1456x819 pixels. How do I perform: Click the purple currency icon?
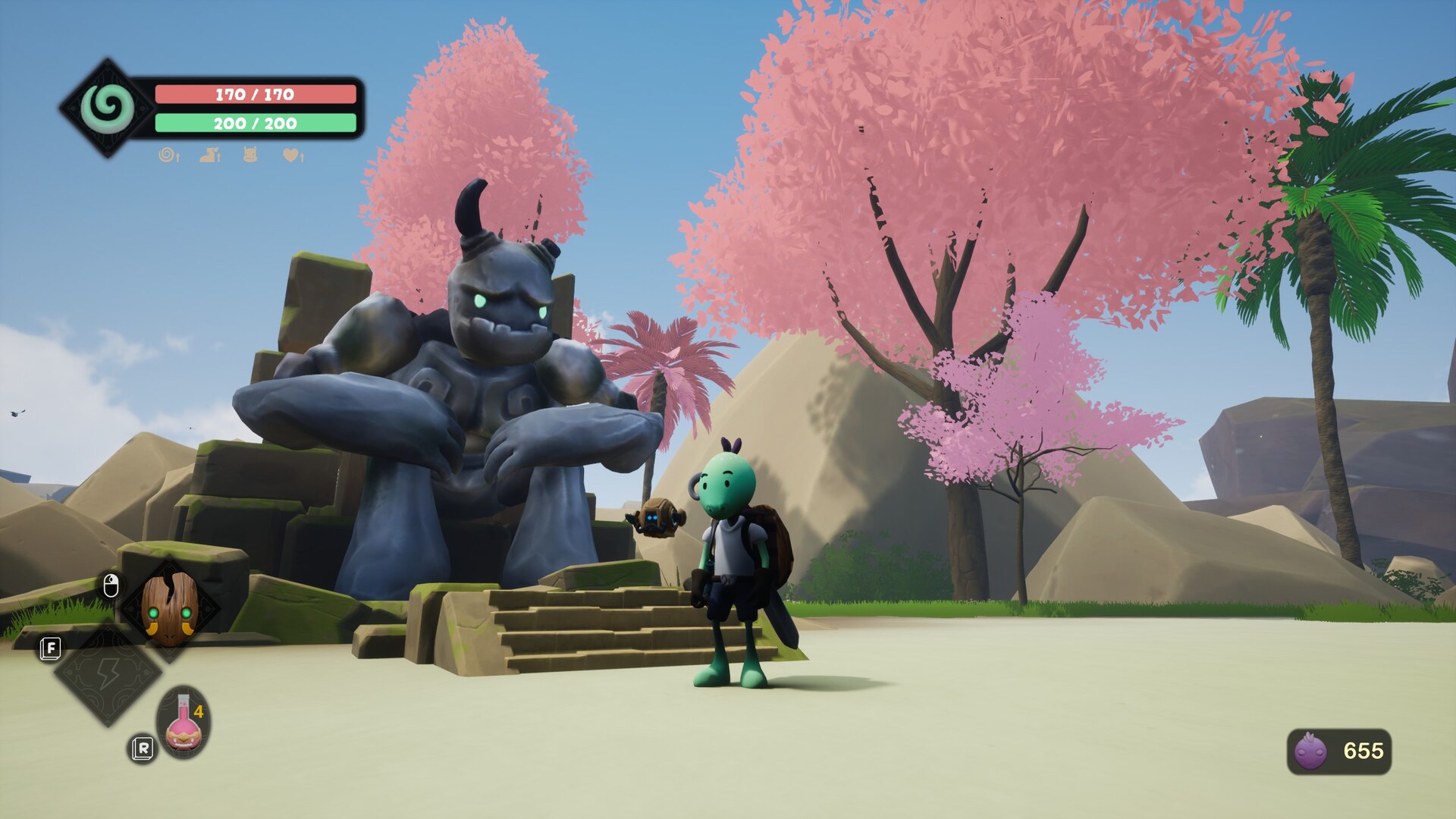(1310, 751)
